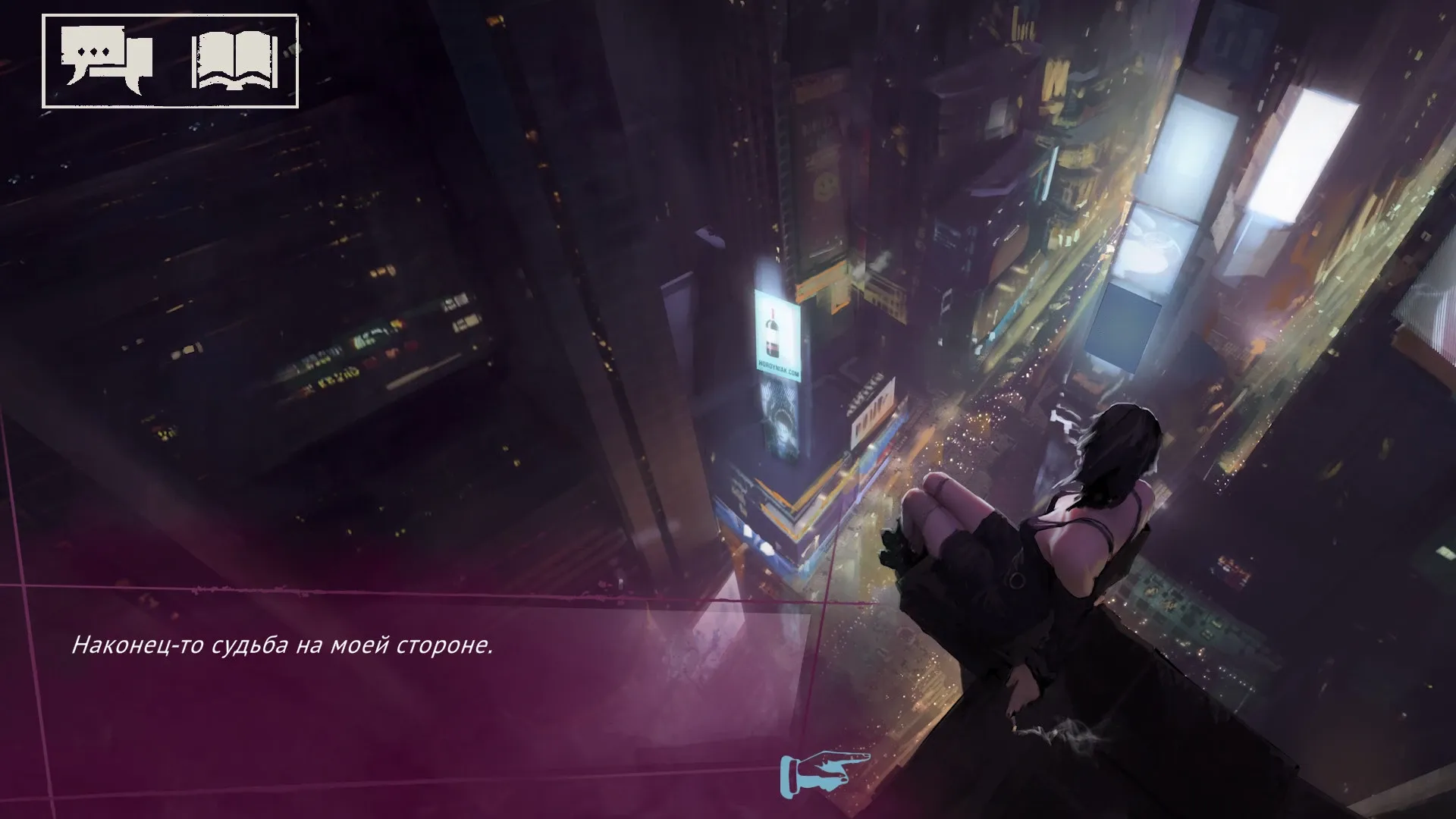
Task: Click the phrase 'Наконец-то судьба на моей стороне.'
Action: pyautogui.click(x=281, y=646)
